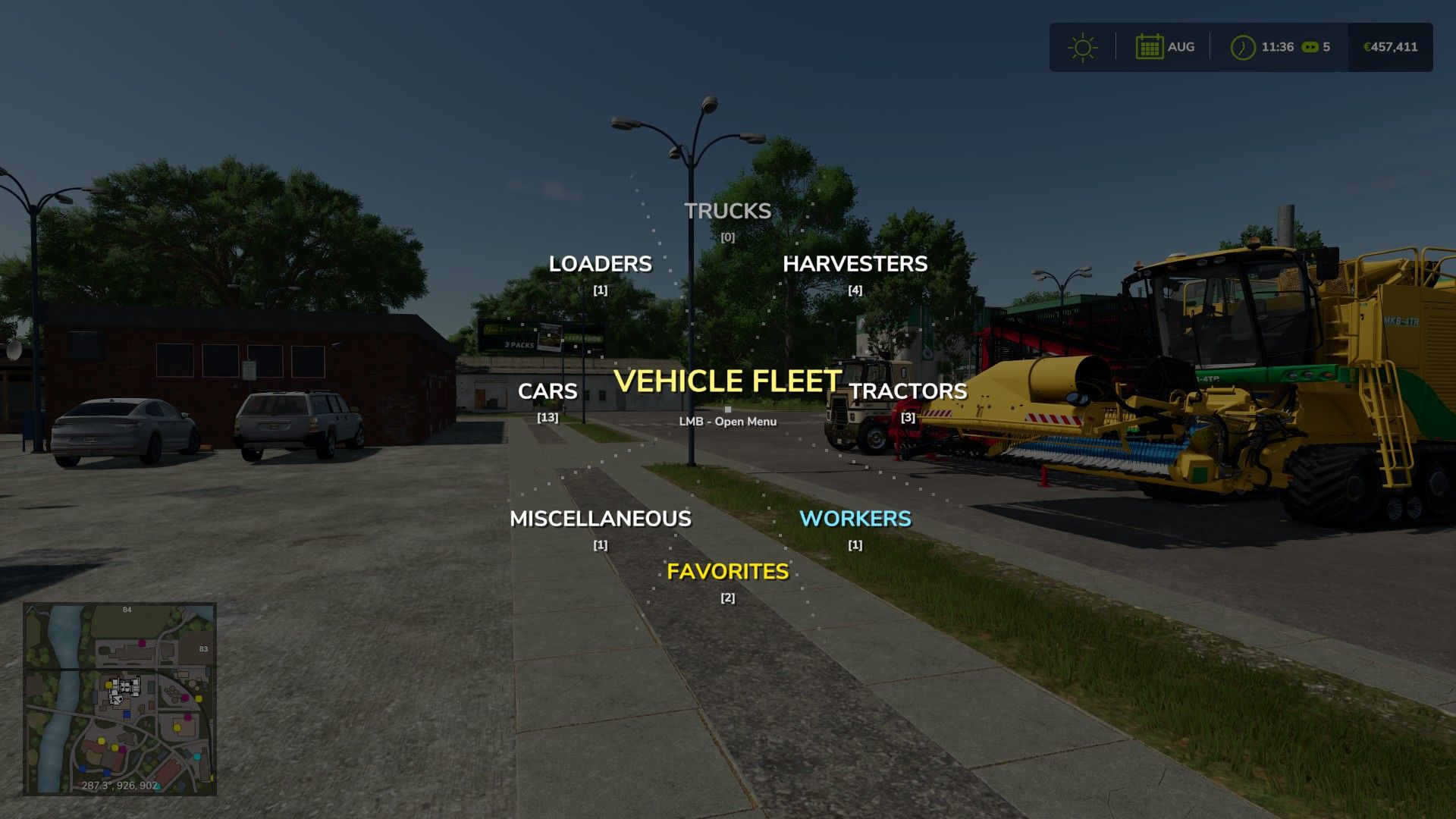This screenshot has height=819, width=1456.
Task: Open the HARVESTERS vehicle category
Action: coord(855,264)
